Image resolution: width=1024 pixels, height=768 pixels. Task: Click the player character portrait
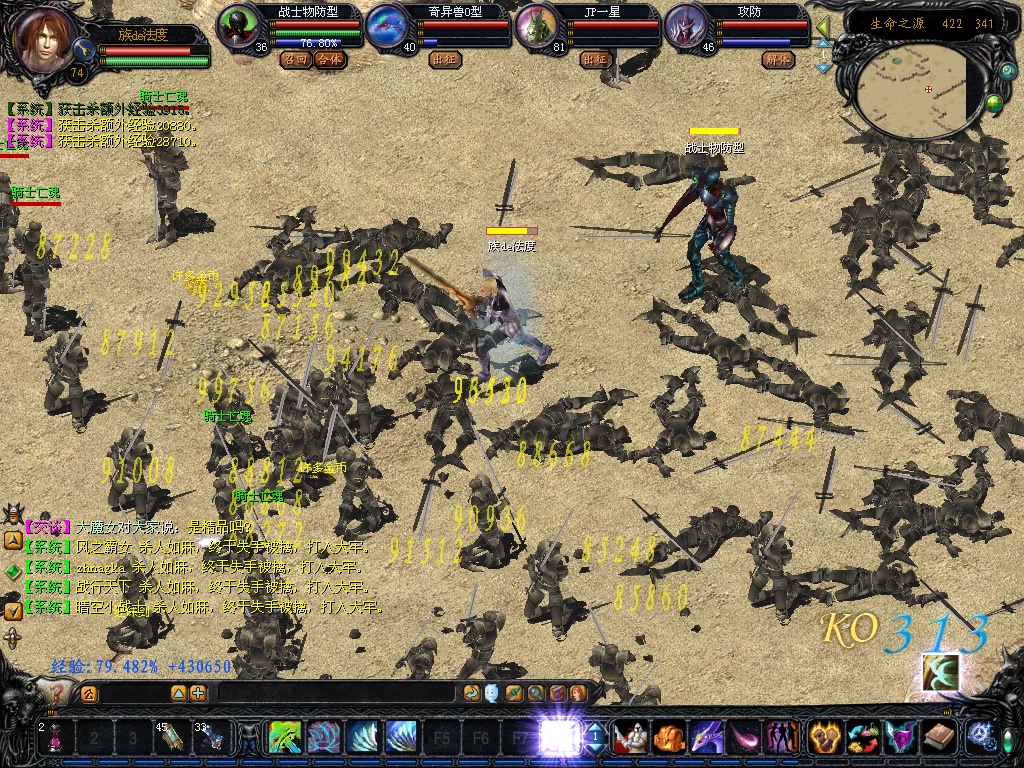(x=45, y=38)
